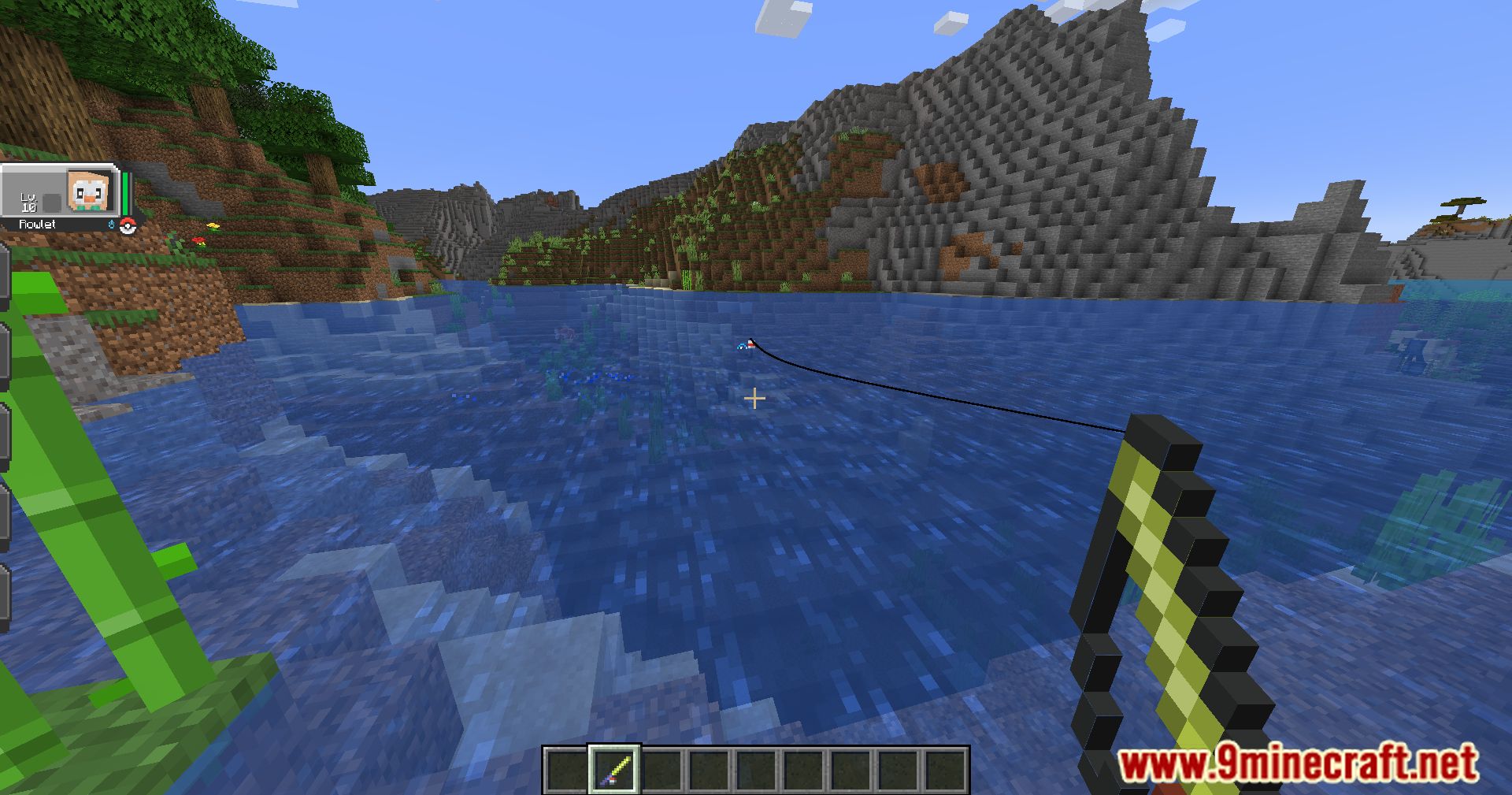
Task: Click the Poké Ball icon beside Rowlet
Action: pyautogui.click(x=128, y=227)
